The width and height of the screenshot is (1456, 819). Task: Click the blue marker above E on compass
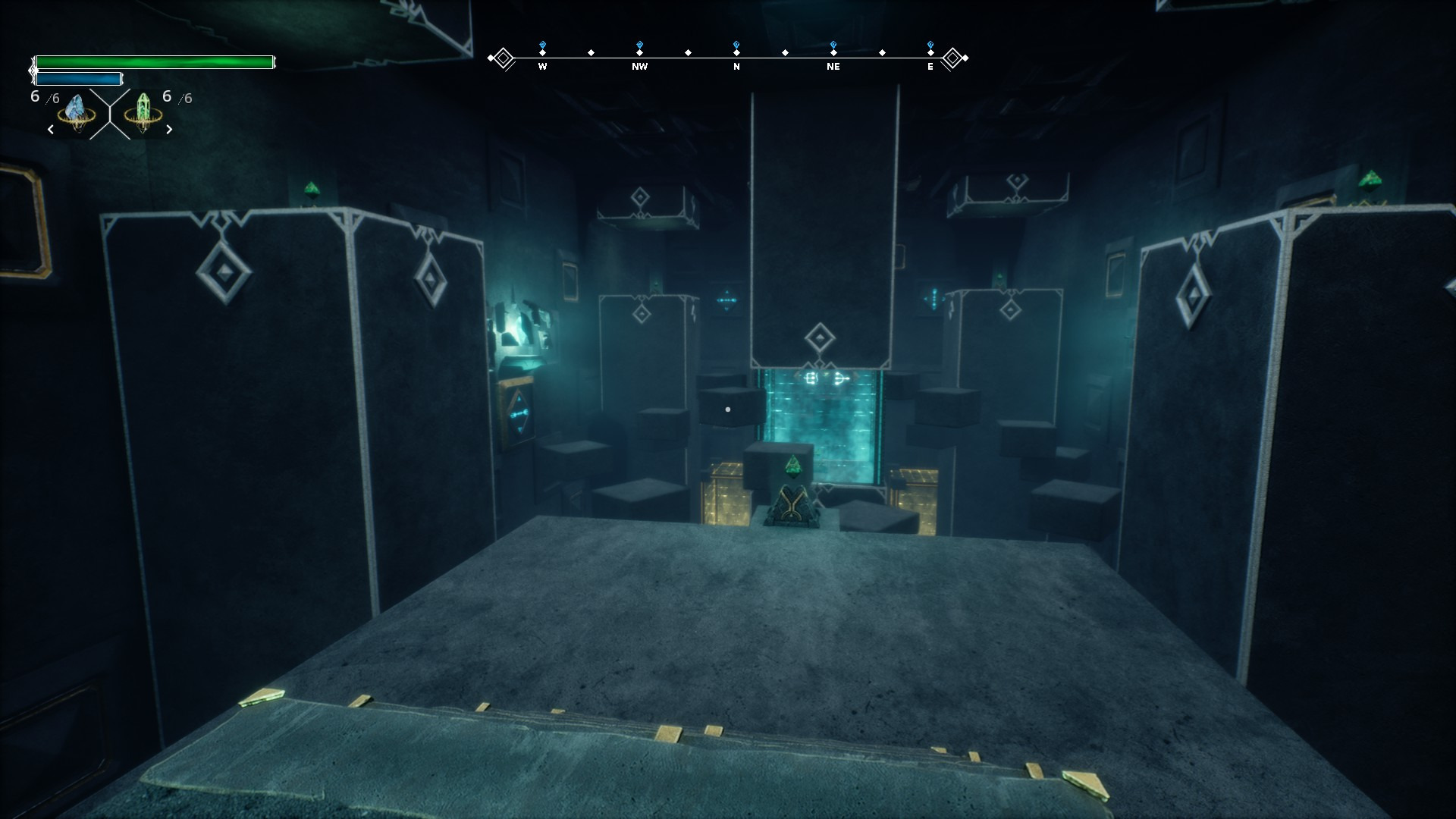tap(930, 45)
